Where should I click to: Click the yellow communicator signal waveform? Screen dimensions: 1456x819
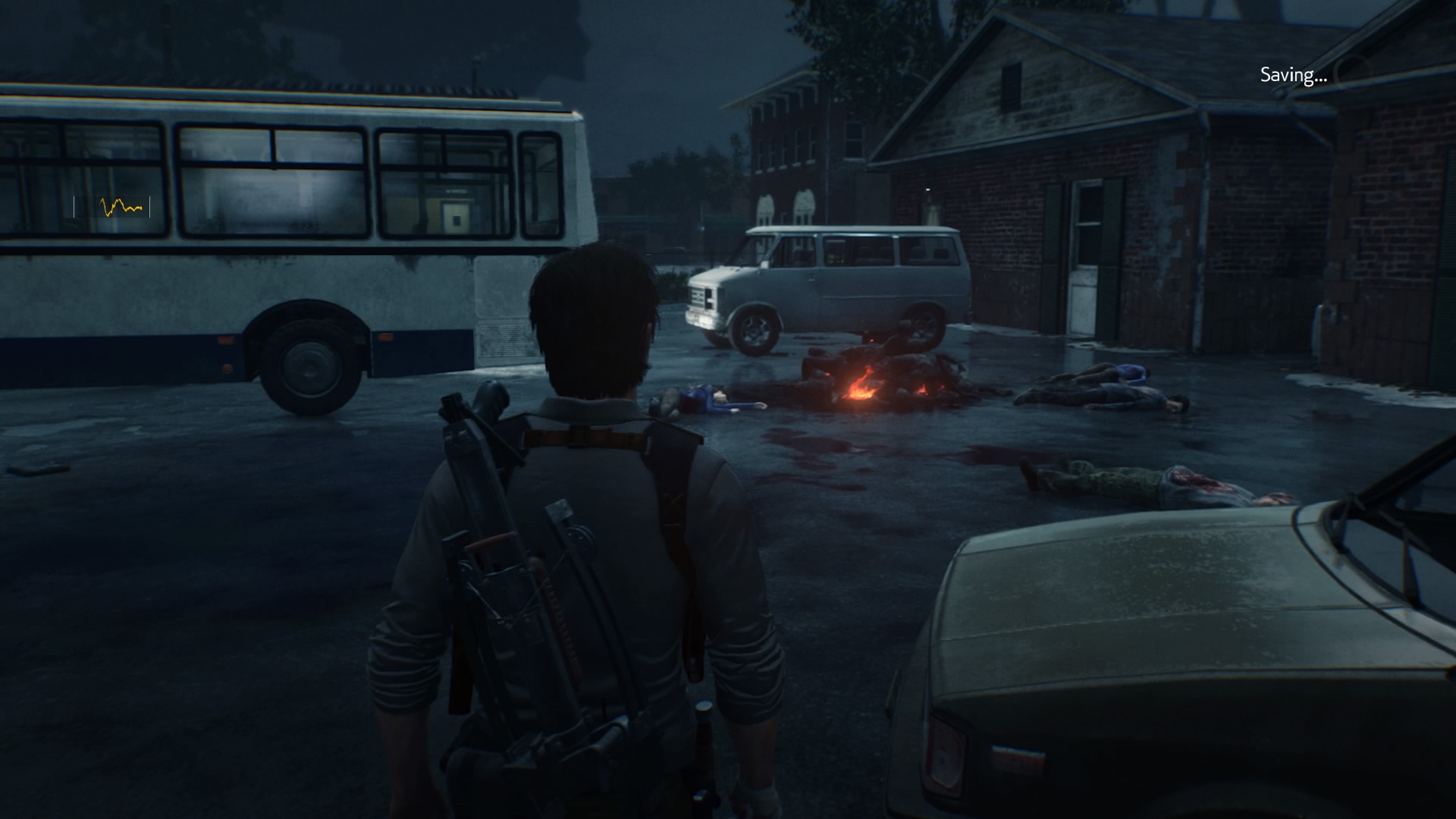coord(121,206)
